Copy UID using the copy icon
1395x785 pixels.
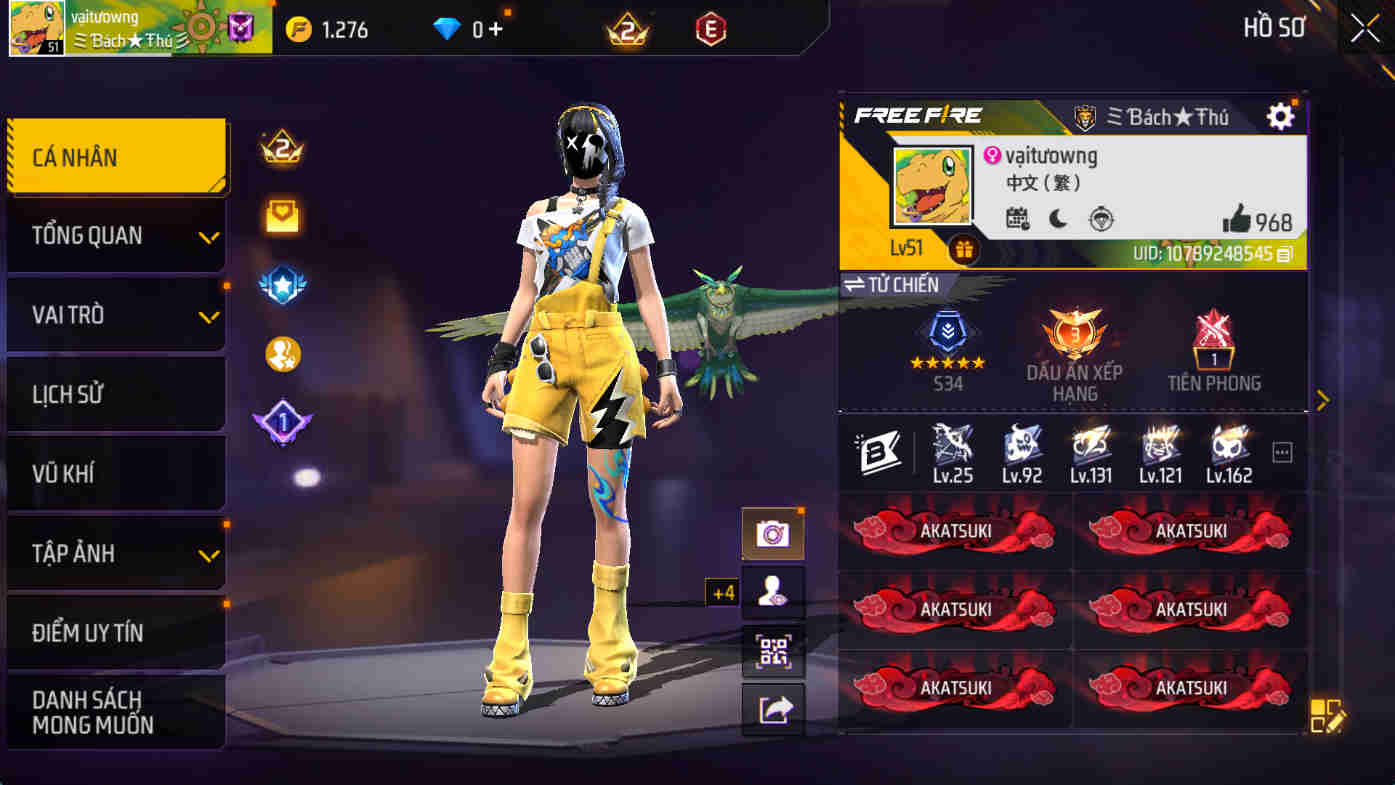click(1286, 257)
